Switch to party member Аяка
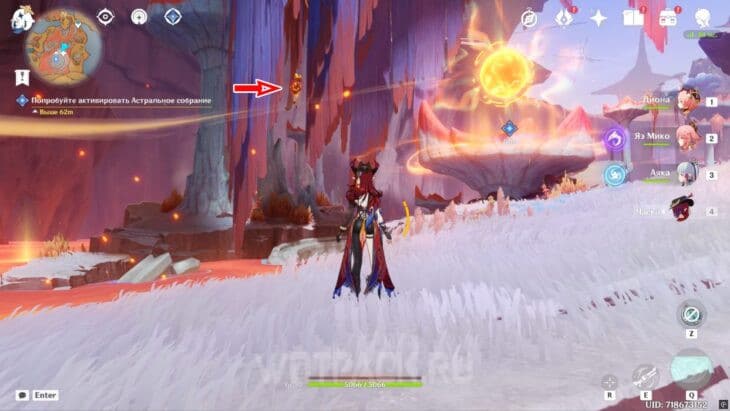The height and width of the screenshot is (411, 730). pos(687,174)
